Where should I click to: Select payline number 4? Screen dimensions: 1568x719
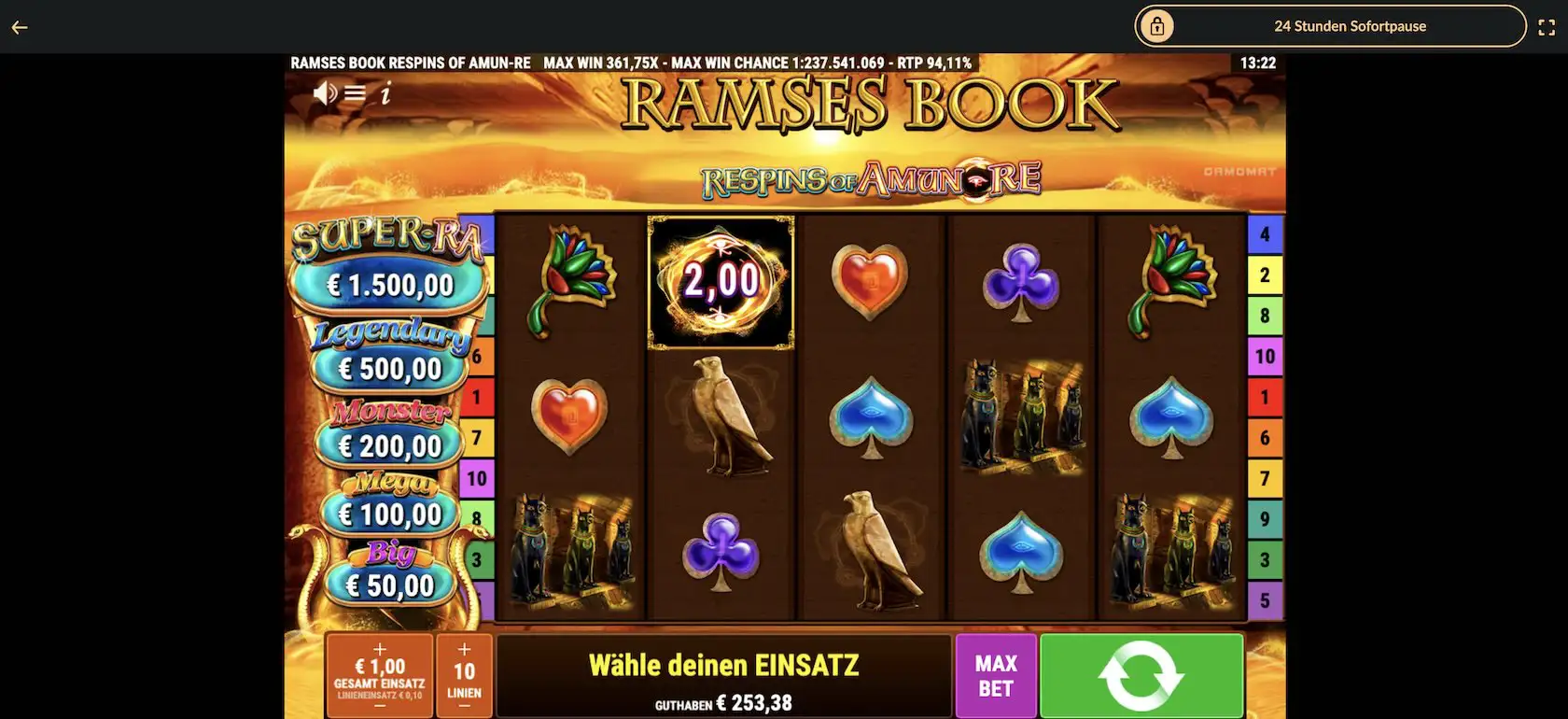tap(1266, 233)
